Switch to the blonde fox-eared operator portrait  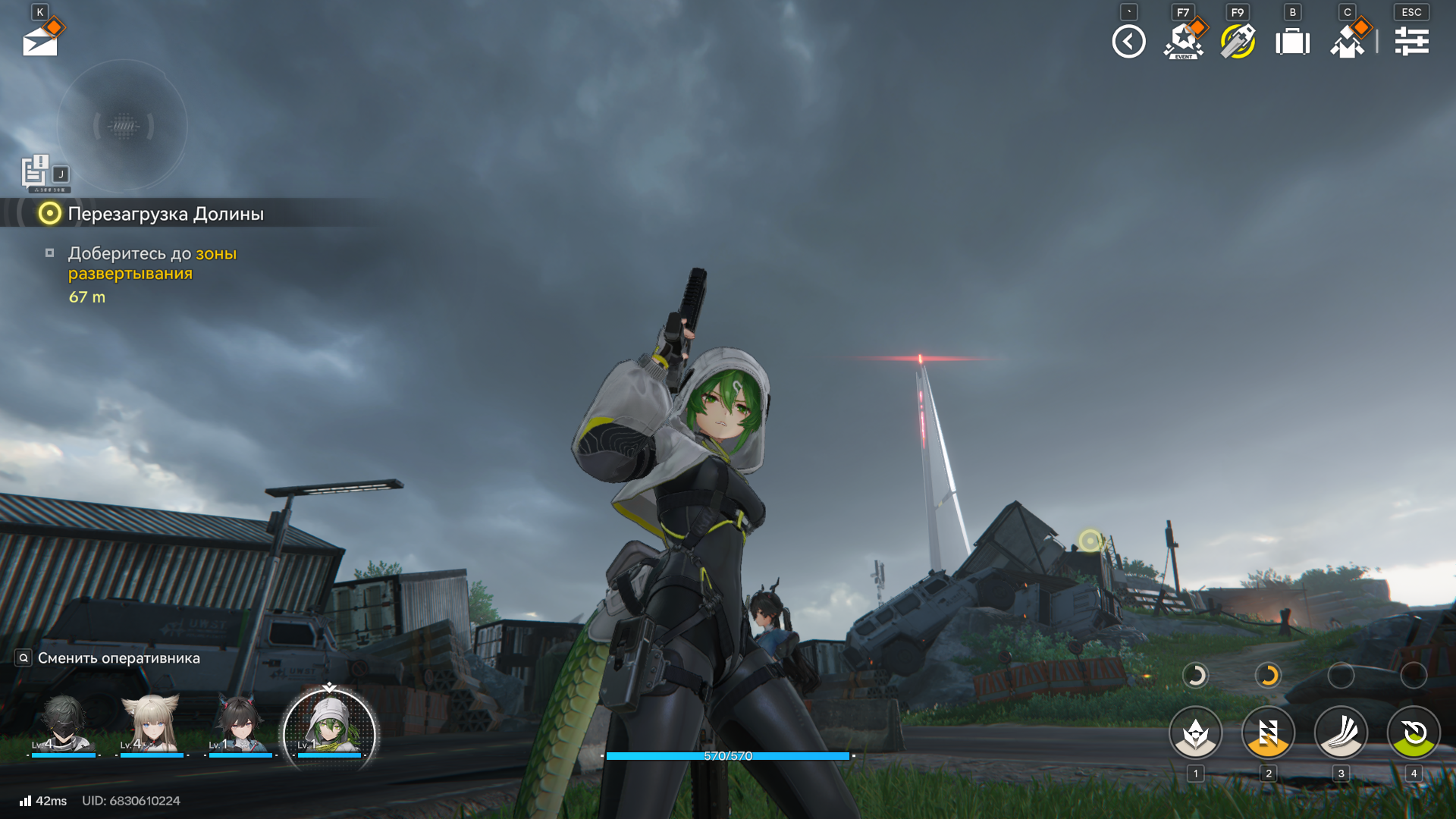[152, 726]
